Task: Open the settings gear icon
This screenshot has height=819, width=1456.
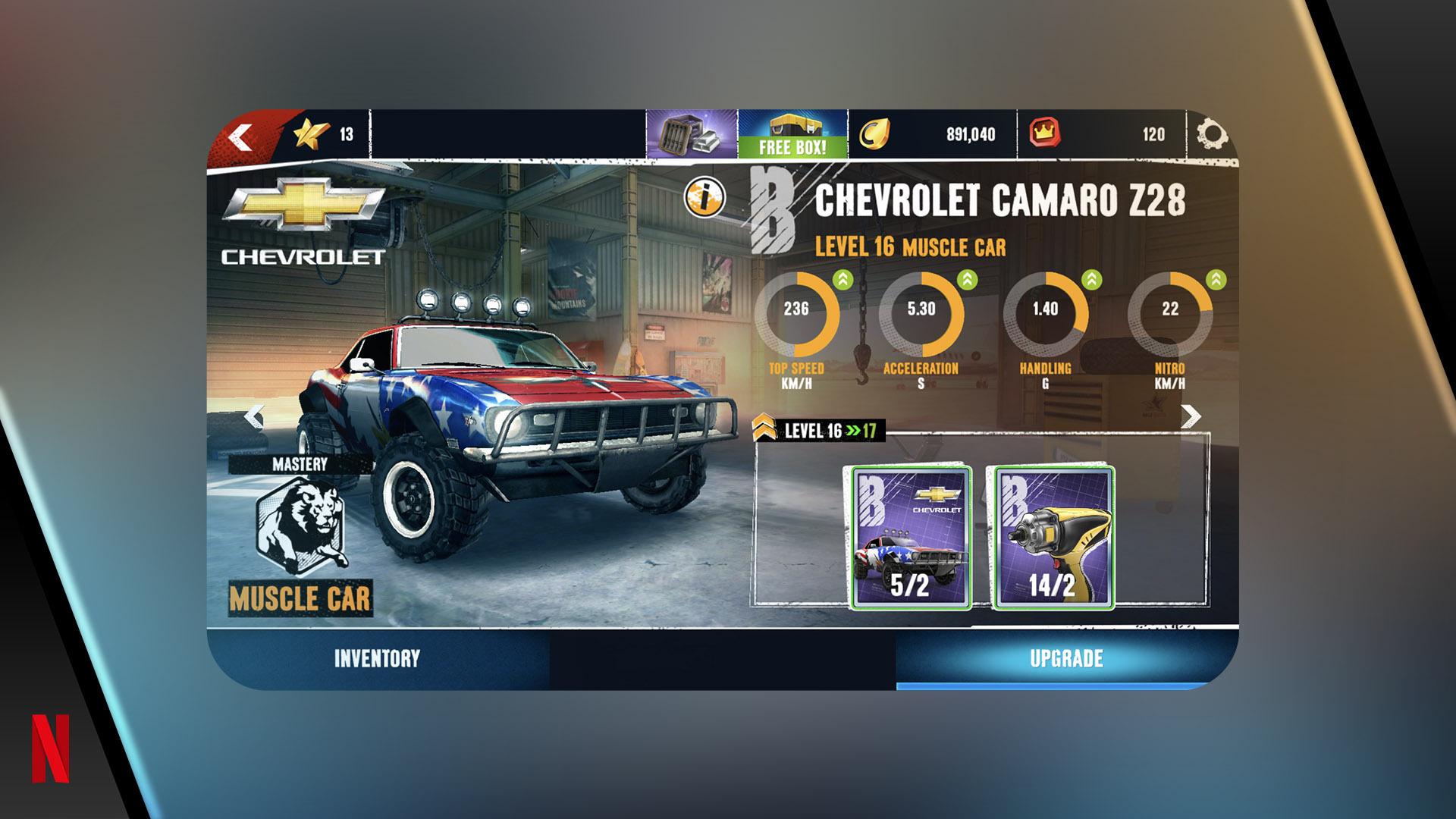Action: tap(1211, 135)
